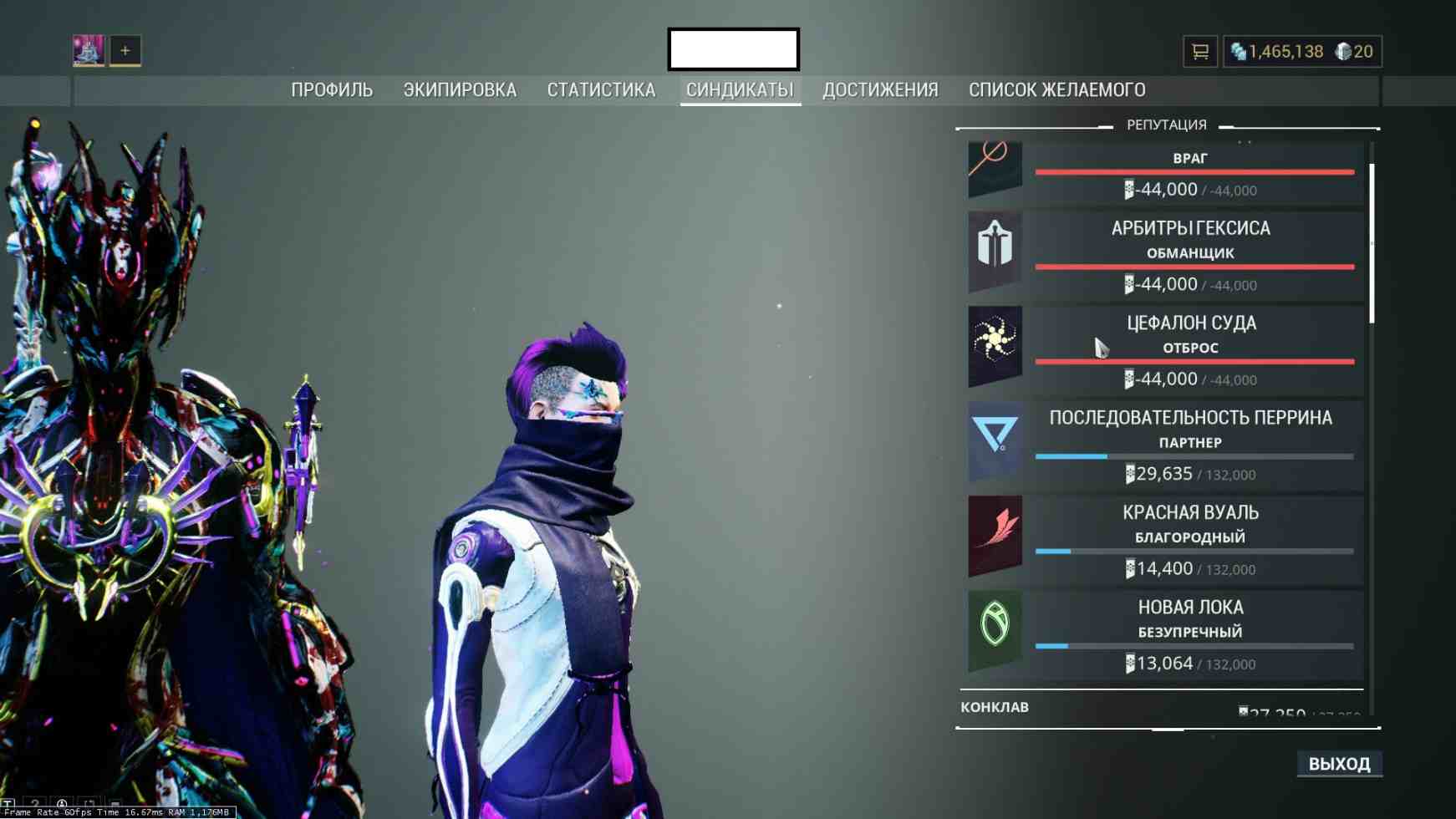Switch to Список желаемого tab
The width and height of the screenshot is (1456, 819).
(x=1056, y=90)
